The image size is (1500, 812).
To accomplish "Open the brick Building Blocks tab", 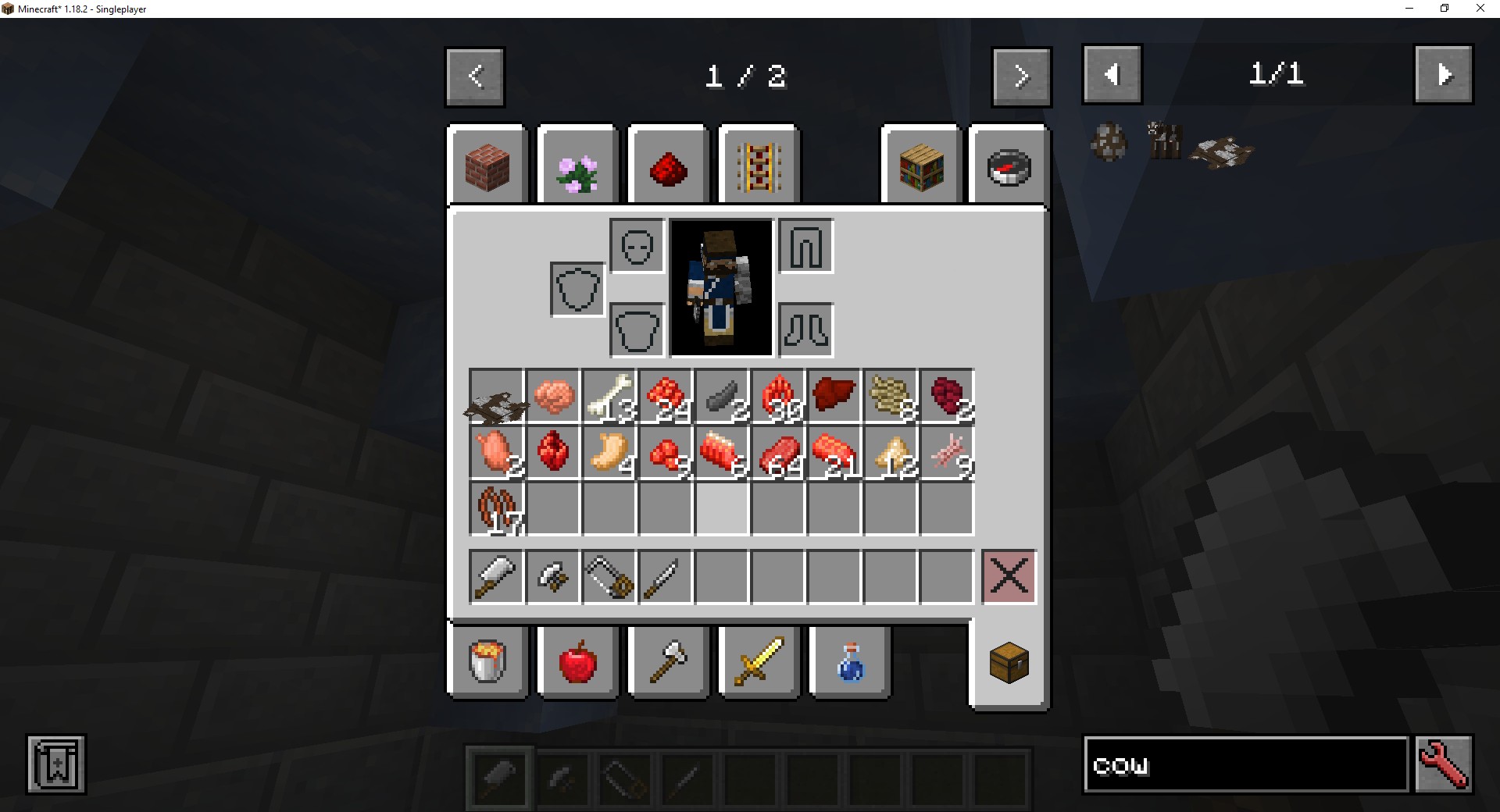I will (x=487, y=166).
